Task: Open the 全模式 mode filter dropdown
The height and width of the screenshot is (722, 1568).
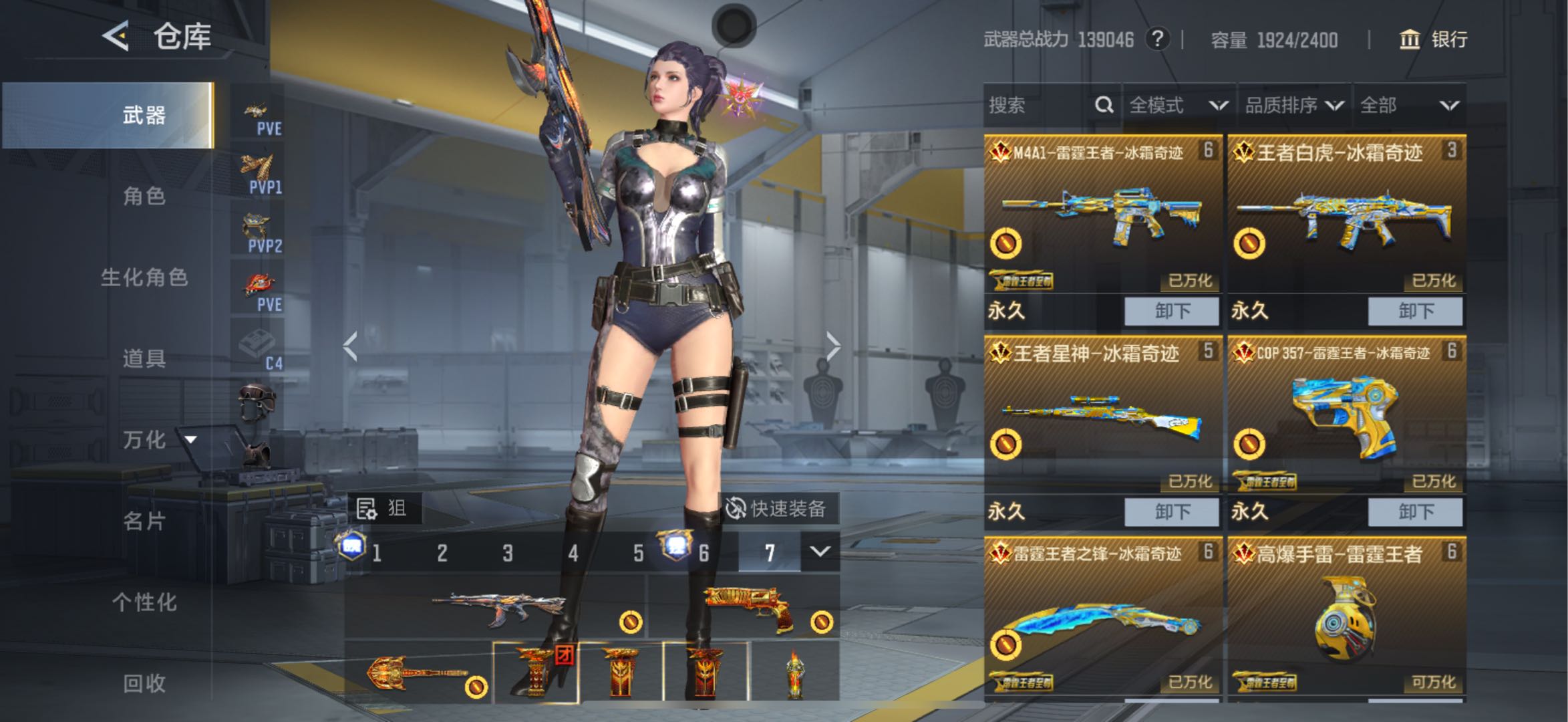Action: tap(1179, 106)
